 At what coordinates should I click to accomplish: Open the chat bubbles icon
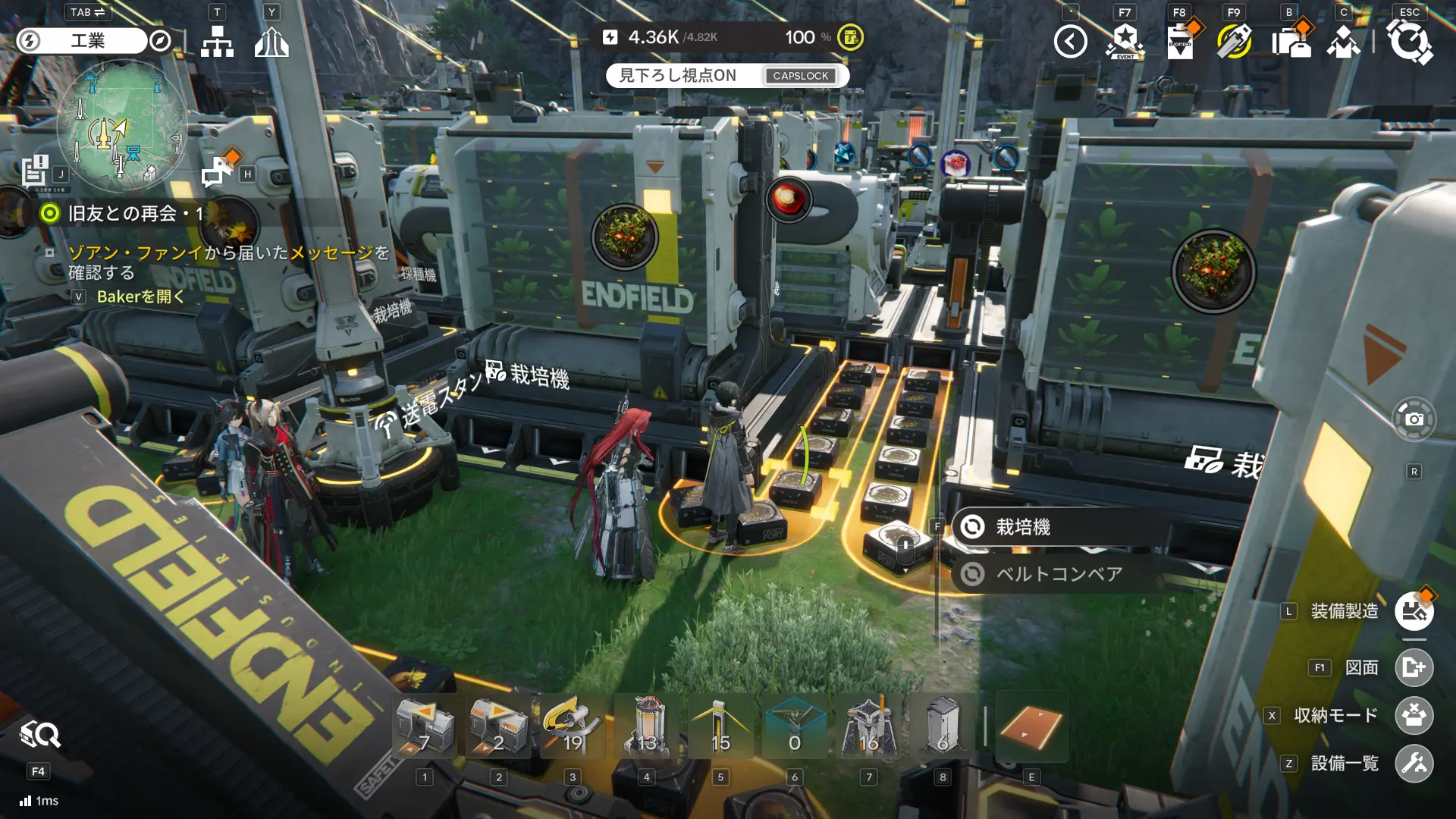(x=218, y=171)
